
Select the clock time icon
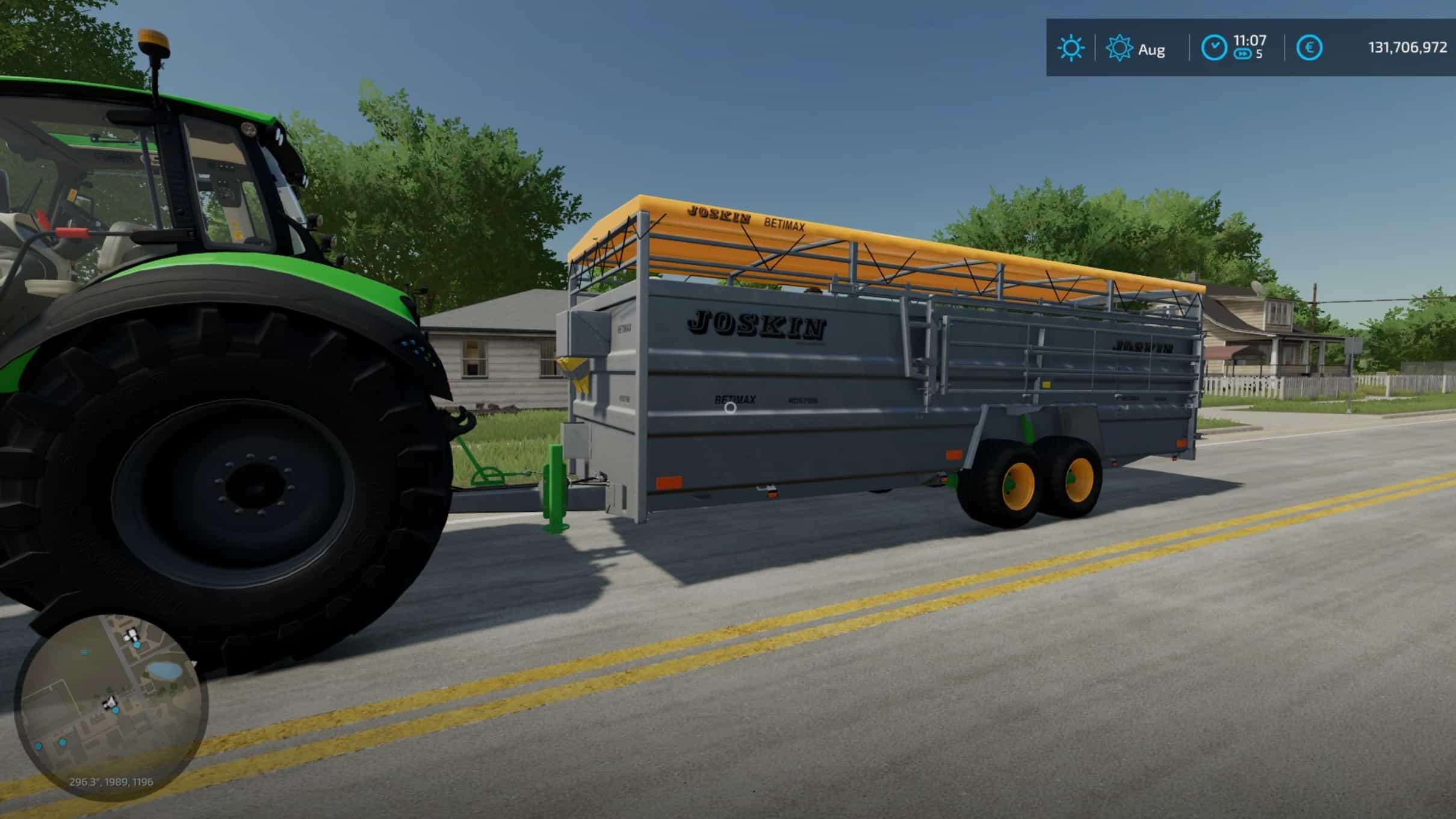pos(1213,48)
